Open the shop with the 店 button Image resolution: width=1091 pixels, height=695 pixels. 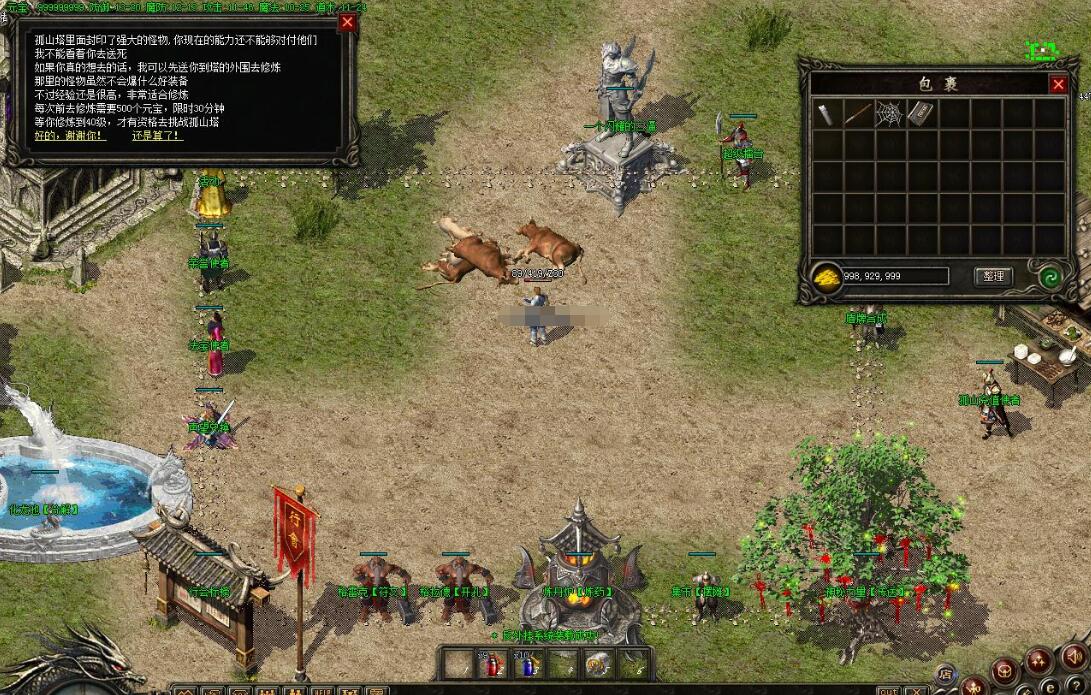(x=946, y=674)
